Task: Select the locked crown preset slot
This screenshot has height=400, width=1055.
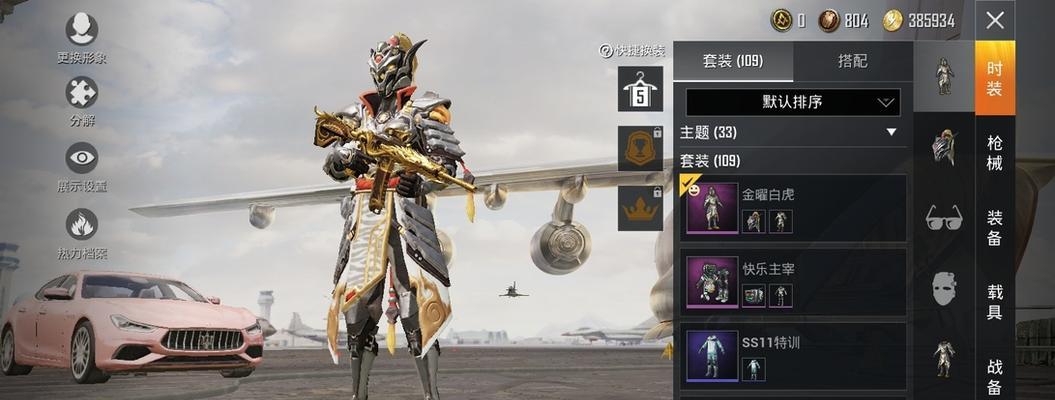Action: tap(640, 208)
